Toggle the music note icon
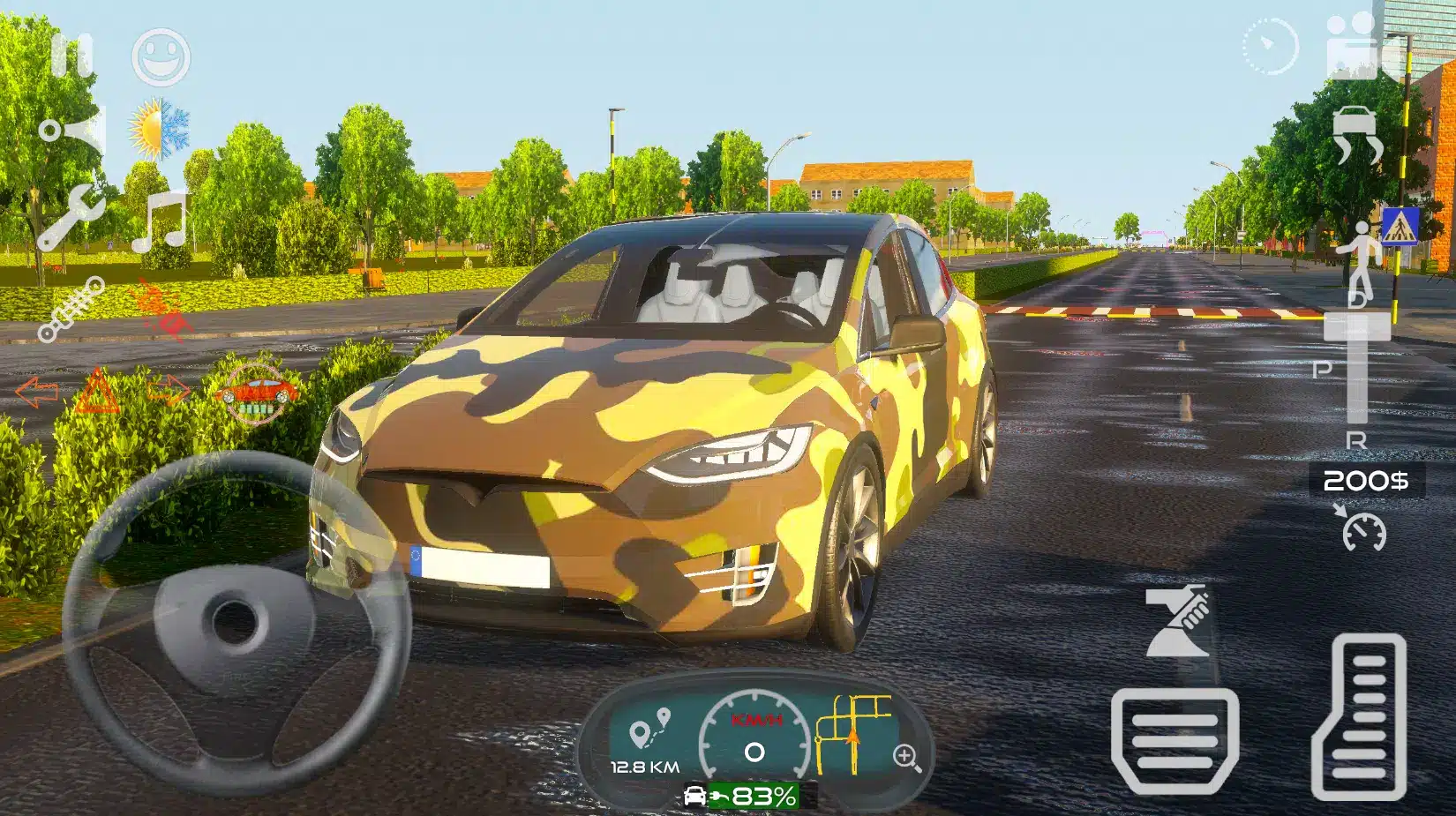Image resolution: width=1456 pixels, height=816 pixels. click(161, 221)
